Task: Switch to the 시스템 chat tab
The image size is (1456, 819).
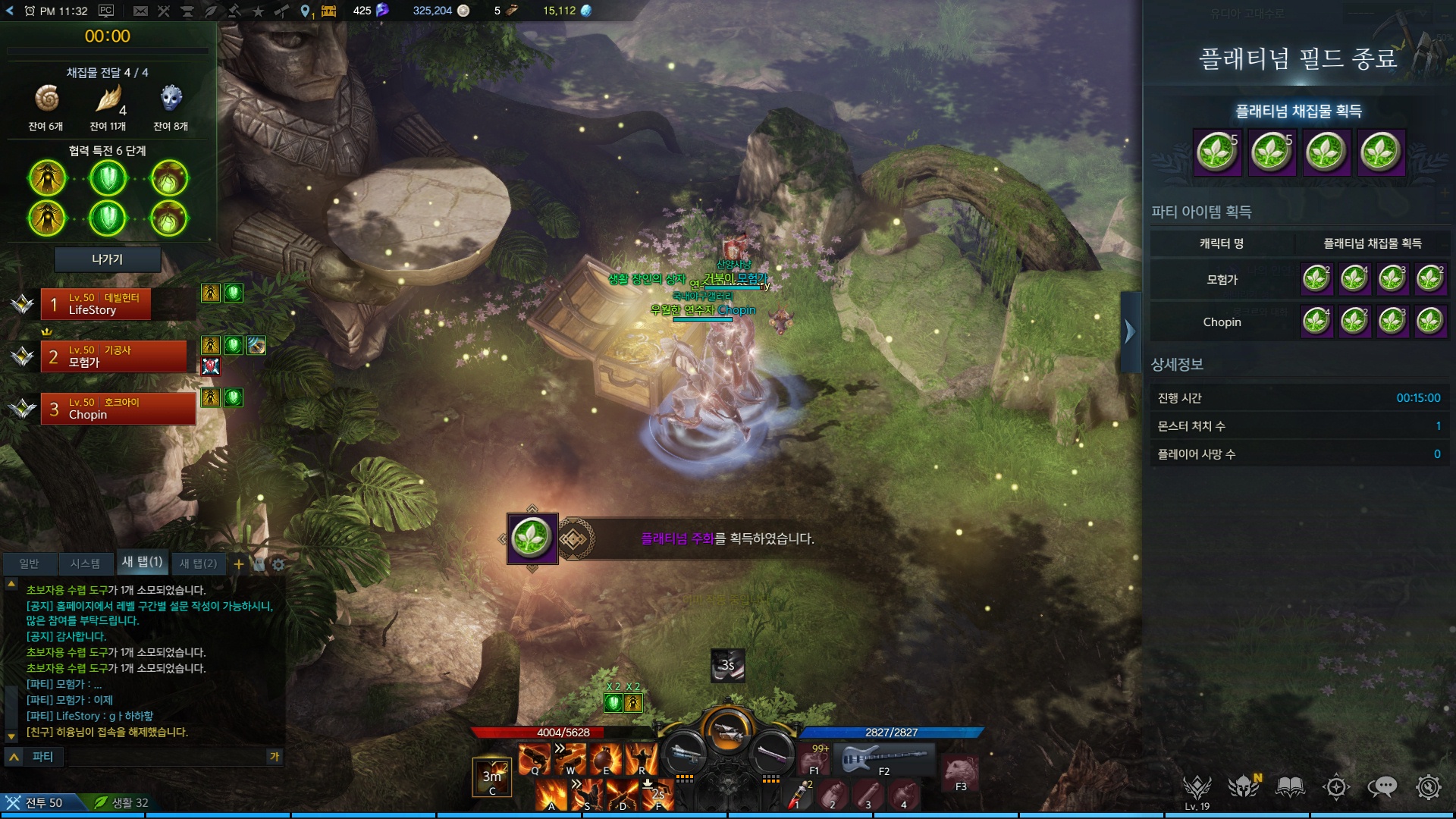Action: point(85,563)
